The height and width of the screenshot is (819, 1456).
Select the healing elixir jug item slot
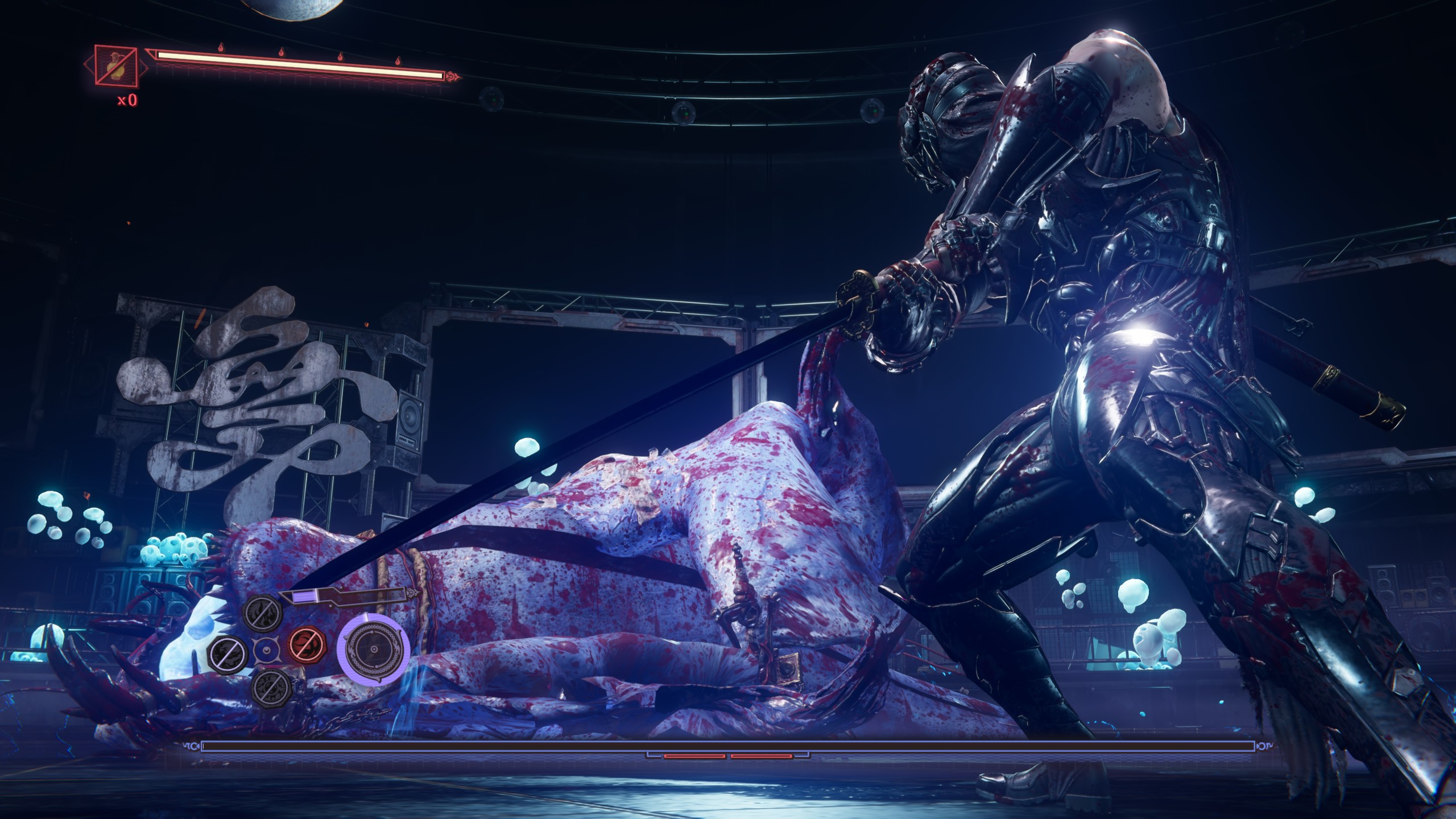pyautogui.click(x=116, y=67)
